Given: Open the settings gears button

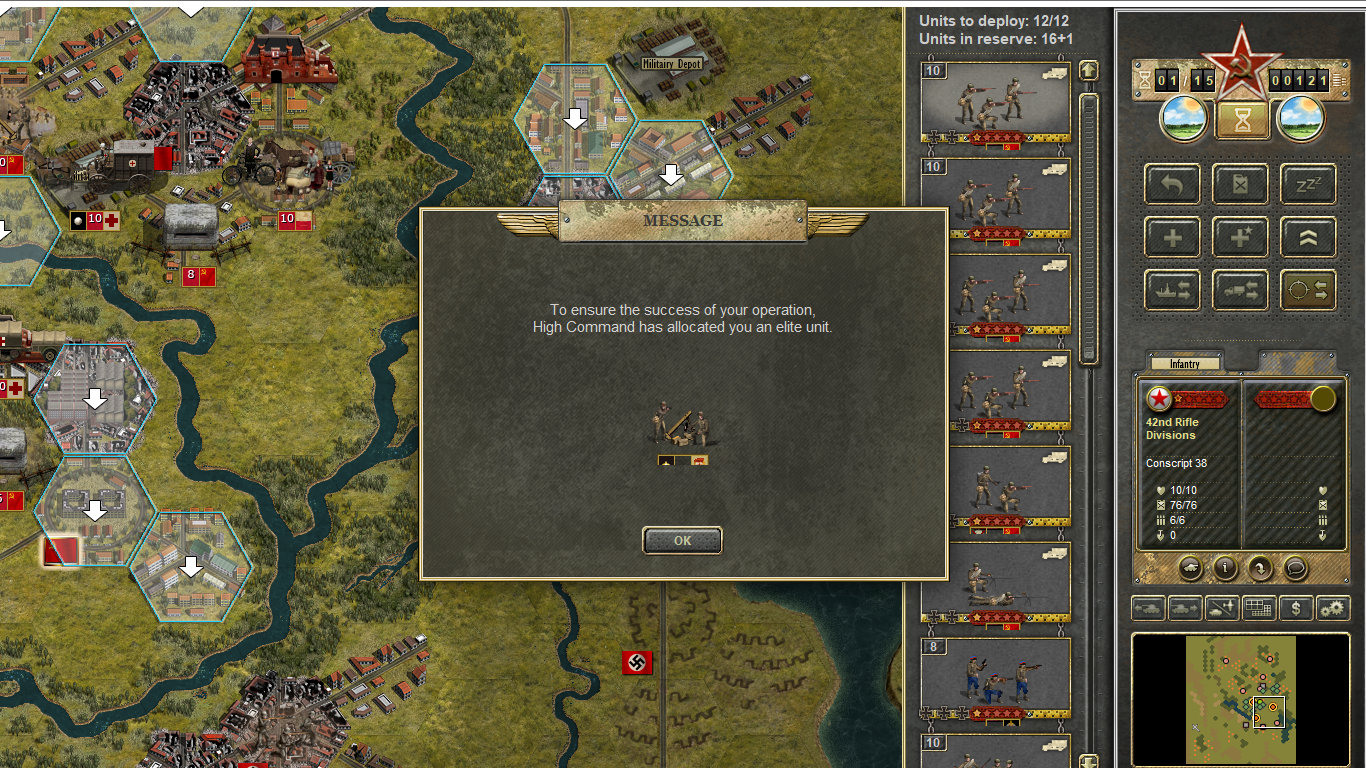Looking at the screenshot, I should tap(1332, 607).
